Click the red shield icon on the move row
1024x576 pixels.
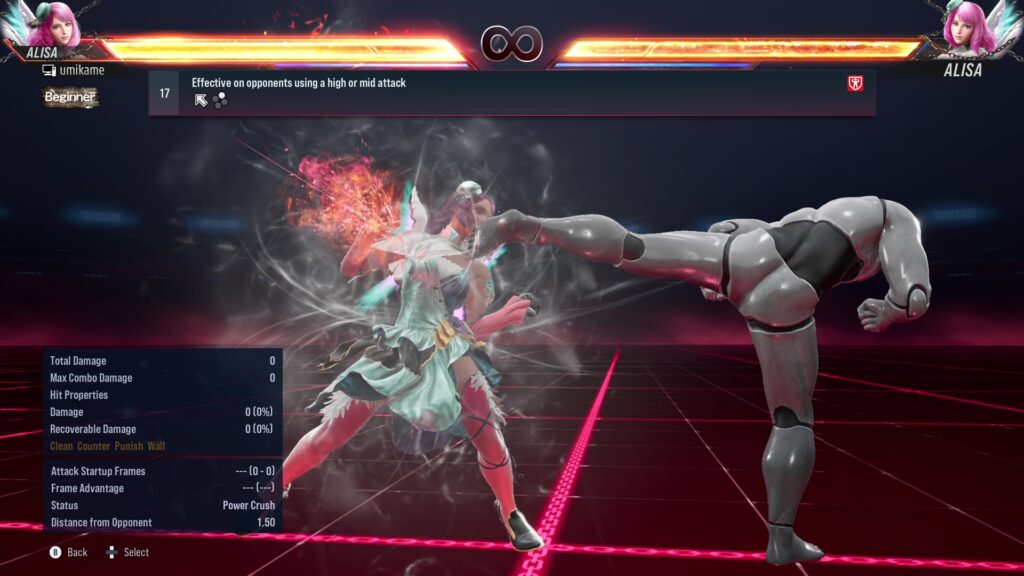(x=855, y=84)
